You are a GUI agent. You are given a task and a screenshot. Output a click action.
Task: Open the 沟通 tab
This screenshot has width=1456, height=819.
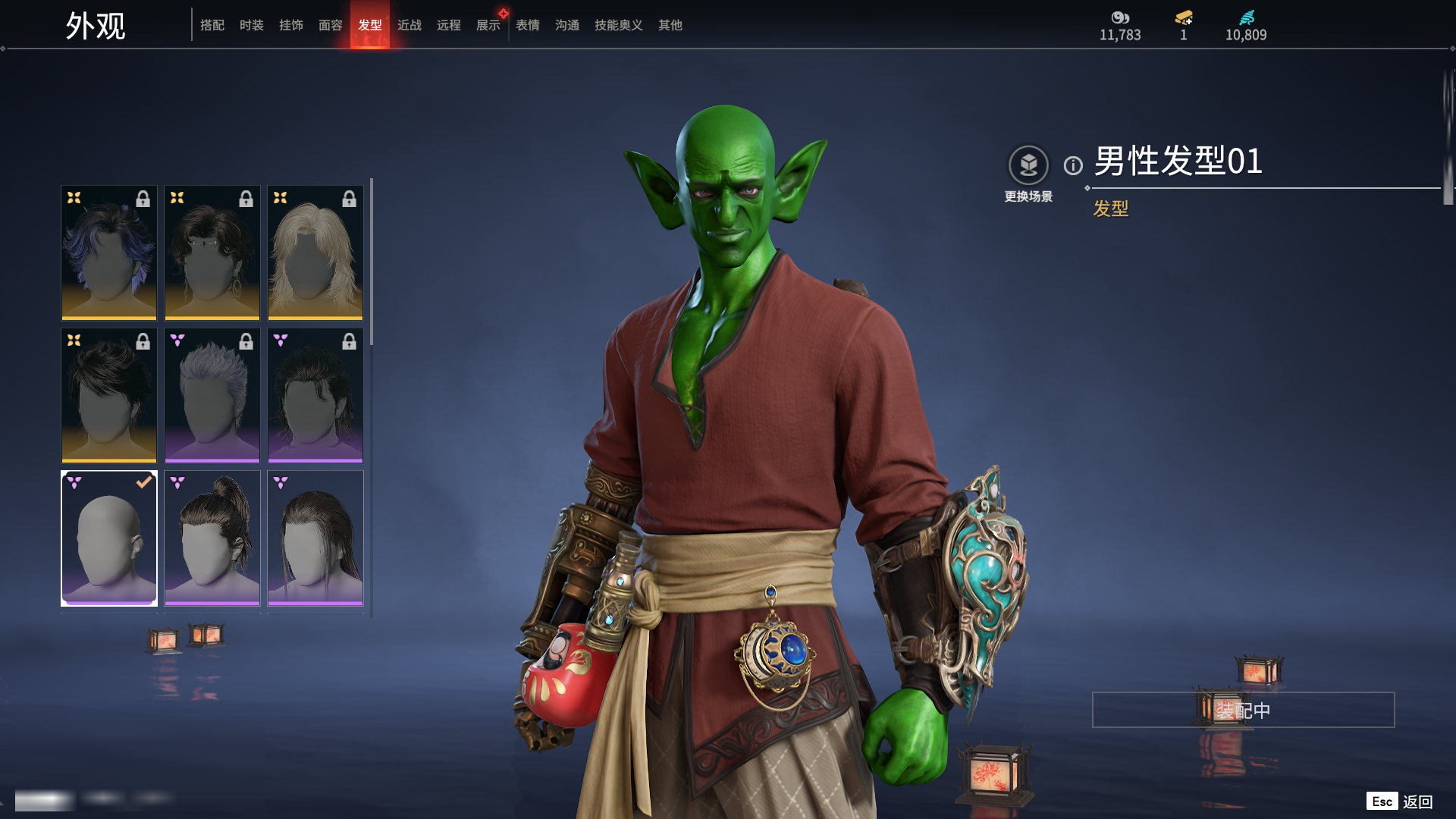pyautogui.click(x=566, y=25)
